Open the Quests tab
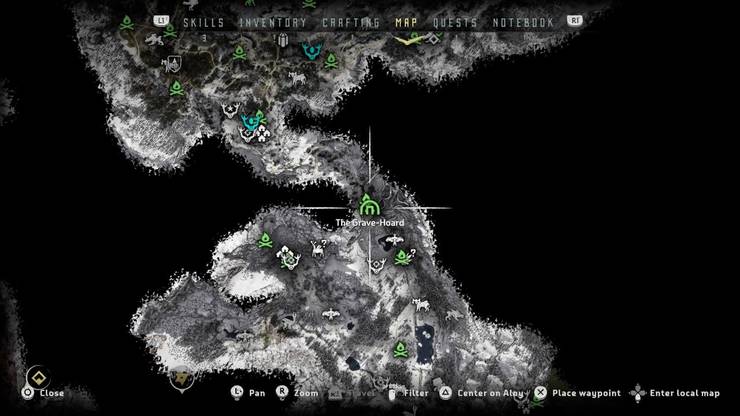The height and width of the screenshot is (416, 740). click(x=454, y=22)
